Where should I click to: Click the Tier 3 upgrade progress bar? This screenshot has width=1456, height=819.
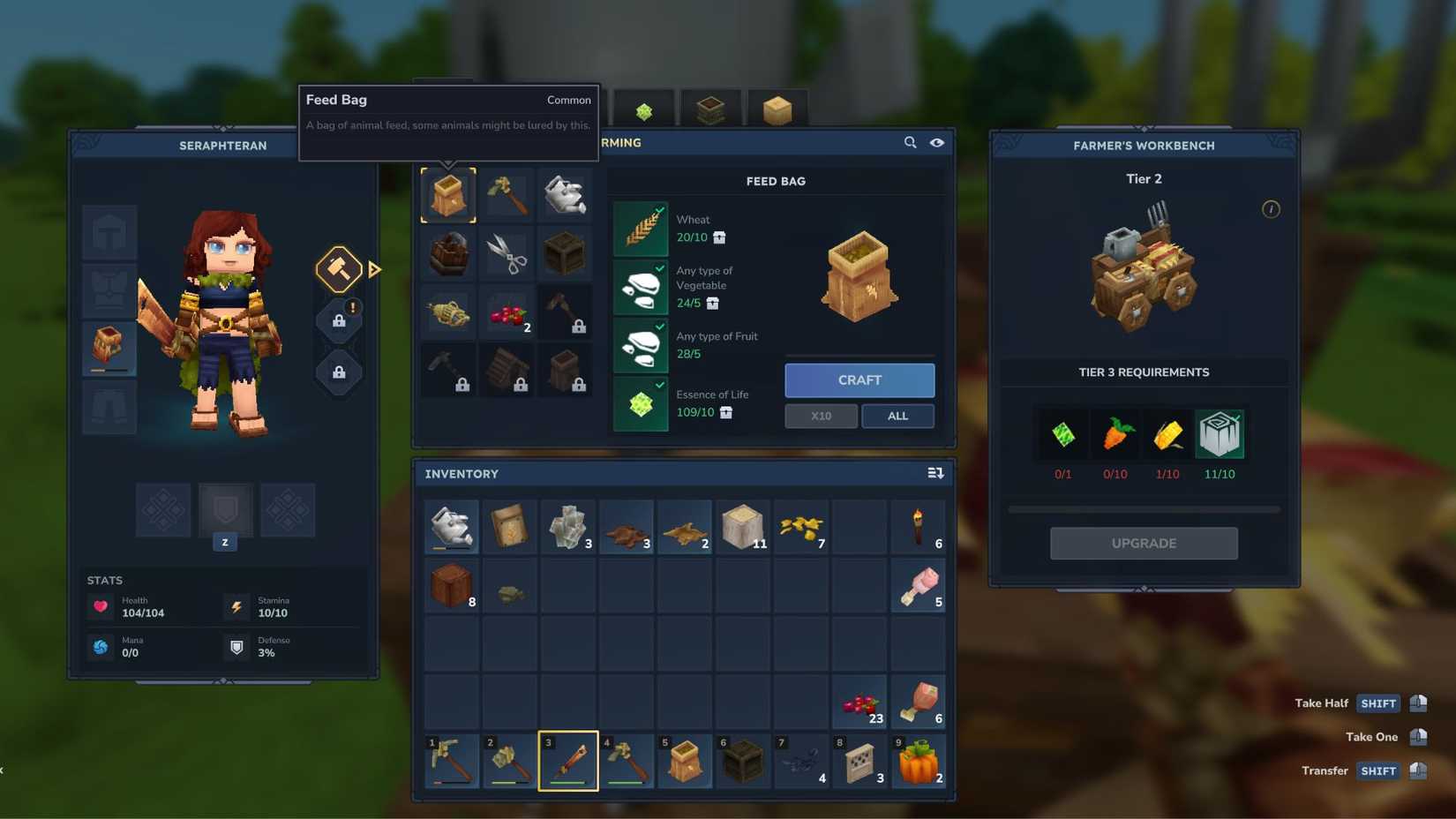(x=1144, y=509)
